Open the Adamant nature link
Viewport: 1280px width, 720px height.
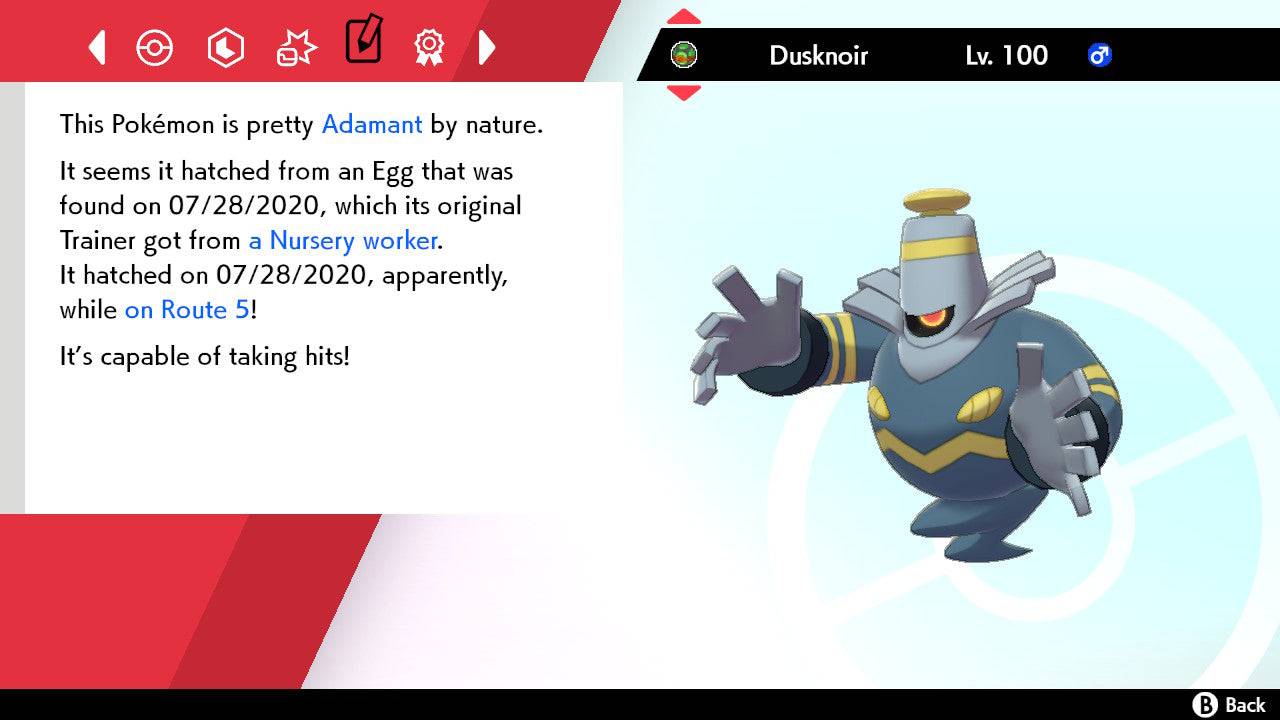tap(371, 124)
